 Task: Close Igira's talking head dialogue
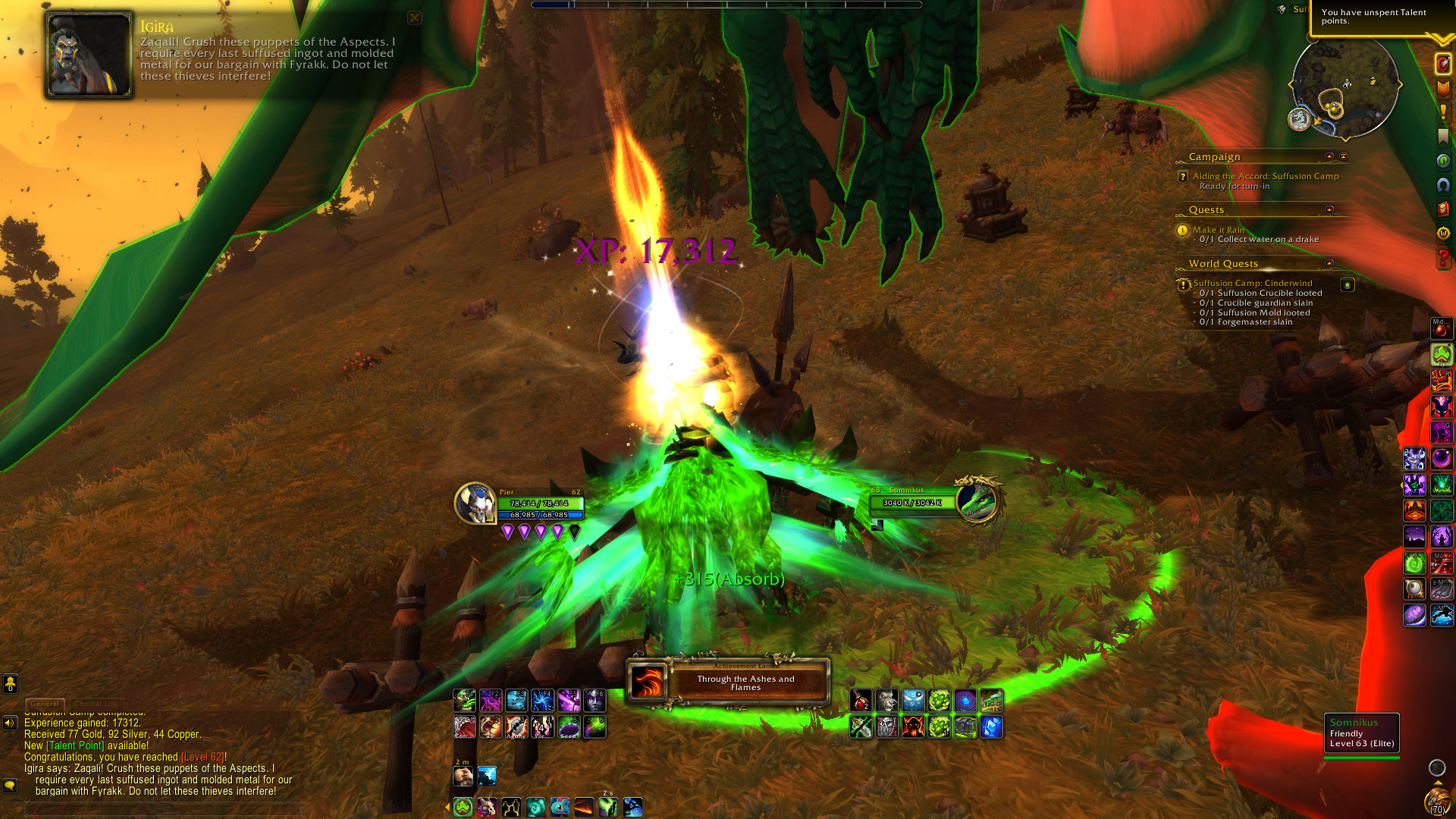coord(414,17)
